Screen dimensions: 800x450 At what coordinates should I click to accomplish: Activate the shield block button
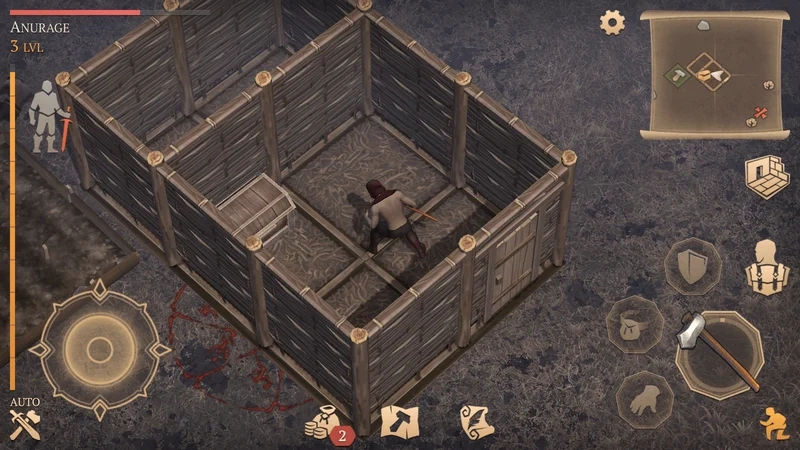pyautogui.click(x=692, y=266)
